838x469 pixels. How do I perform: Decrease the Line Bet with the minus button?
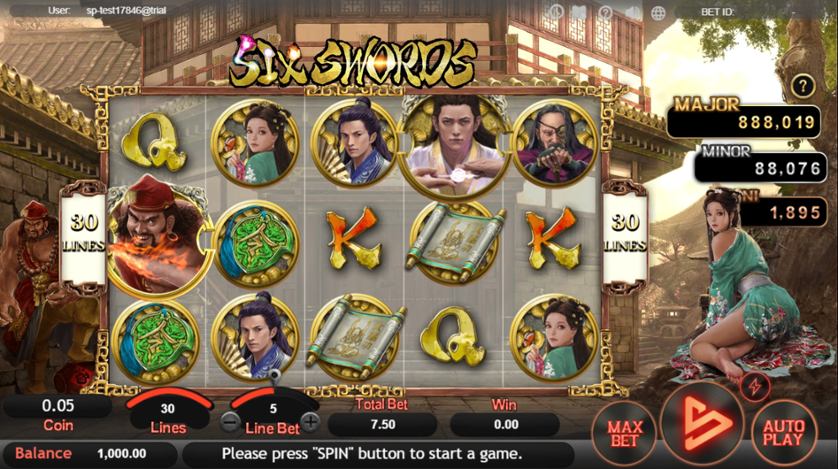(x=231, y=421)
